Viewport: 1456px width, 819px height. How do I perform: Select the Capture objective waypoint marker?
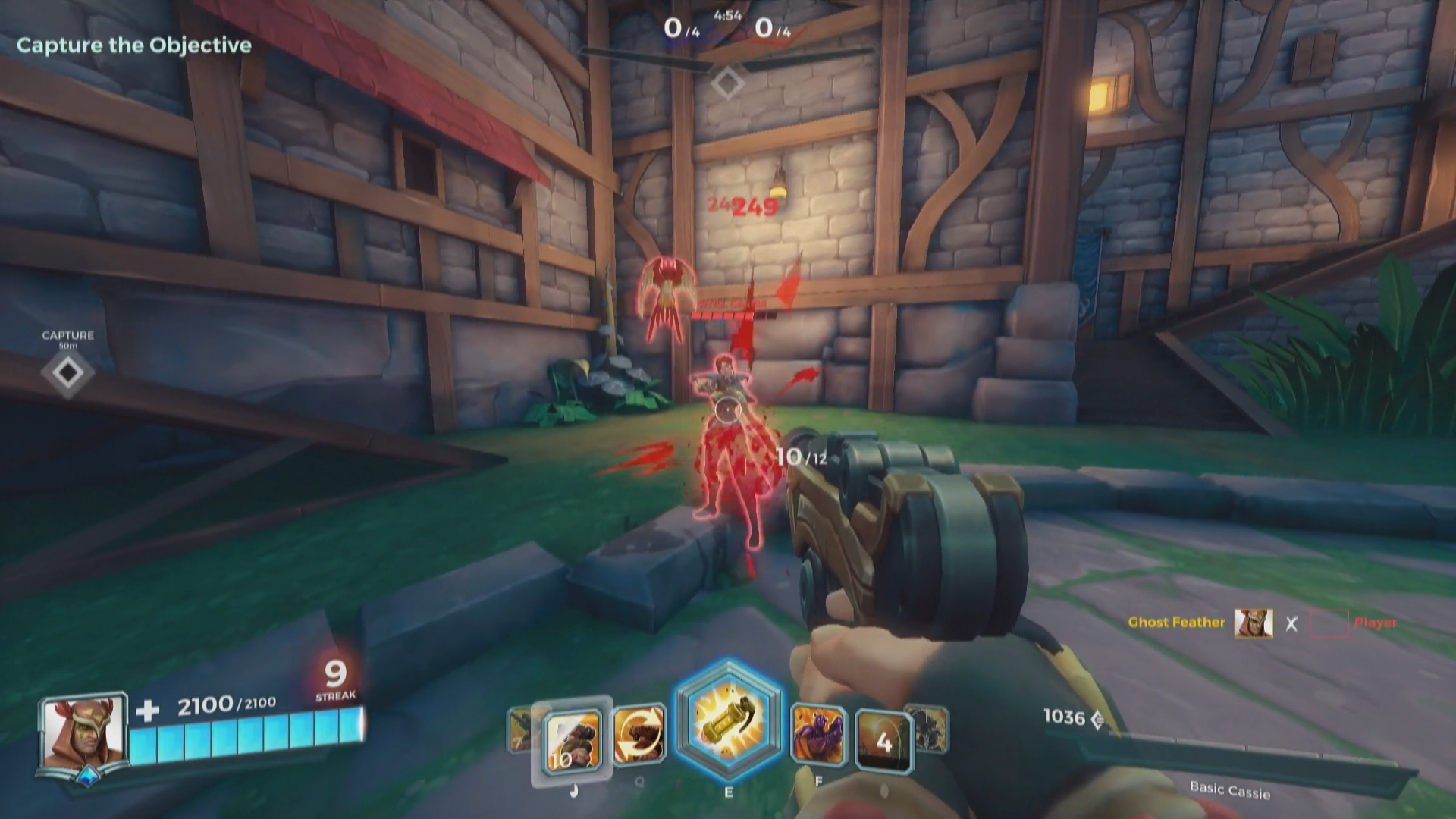click(68, 372)
